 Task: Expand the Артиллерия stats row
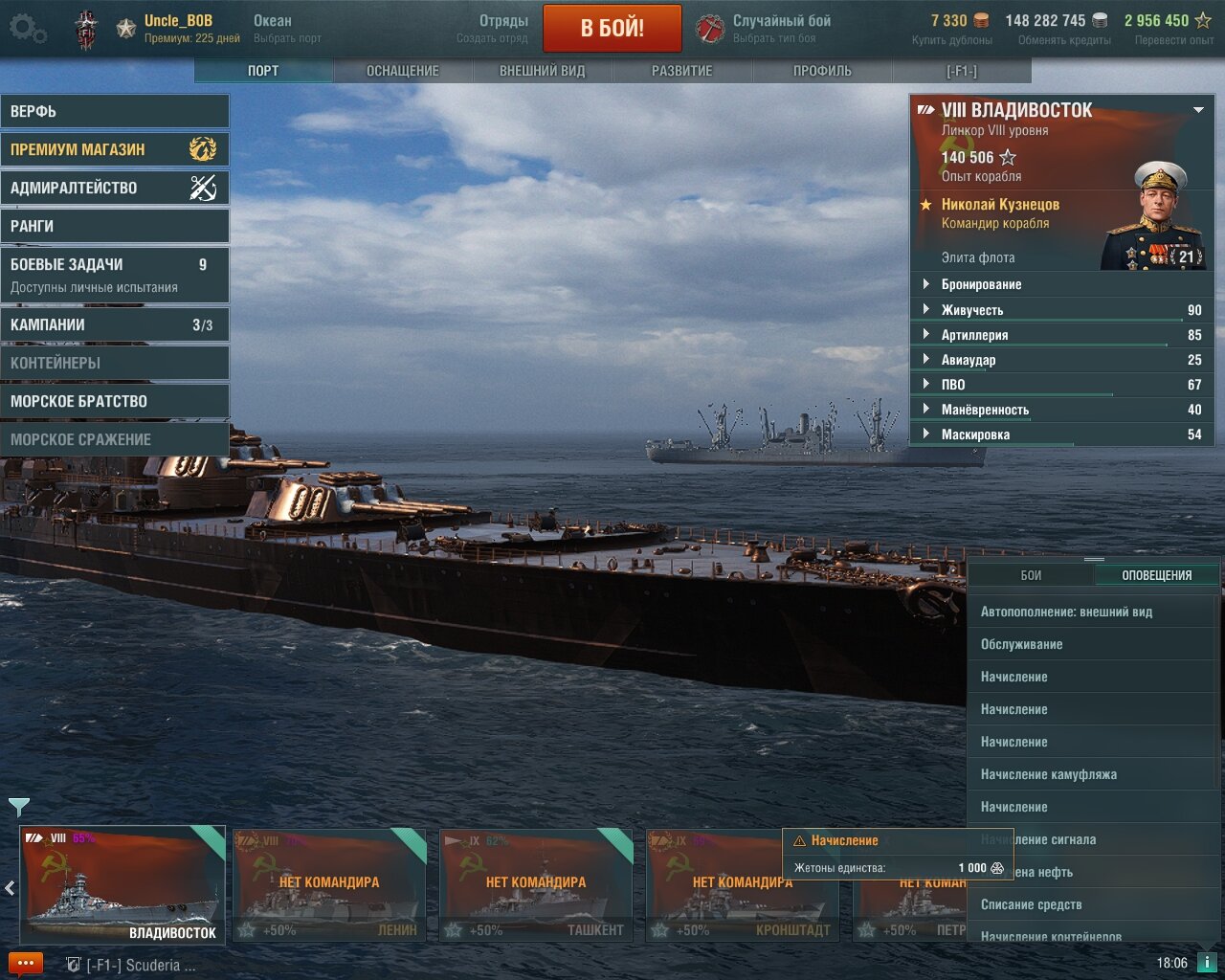tap(974, 335)
